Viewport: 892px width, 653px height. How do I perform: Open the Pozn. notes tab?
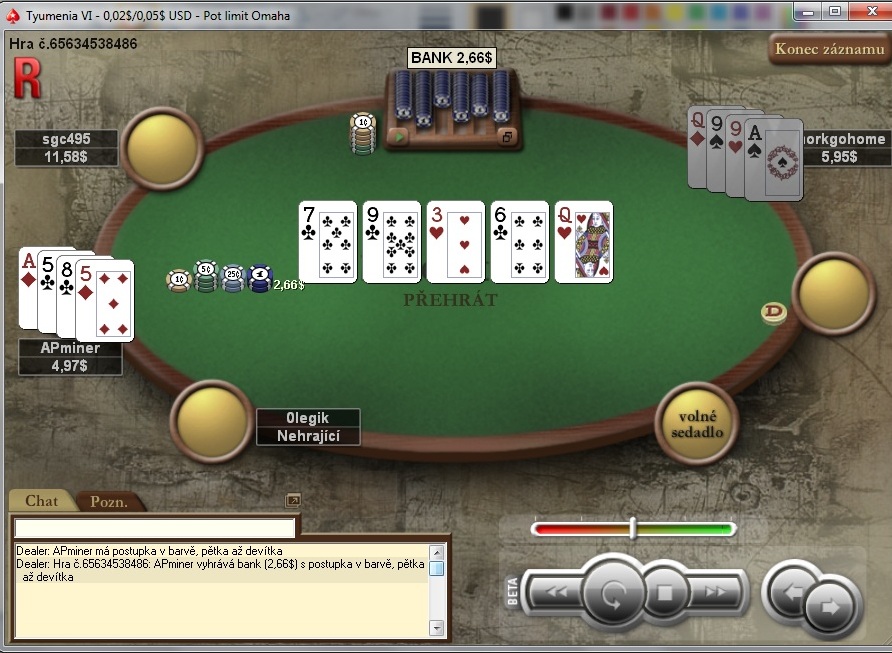pyautogui.click(x=108, y=502)
